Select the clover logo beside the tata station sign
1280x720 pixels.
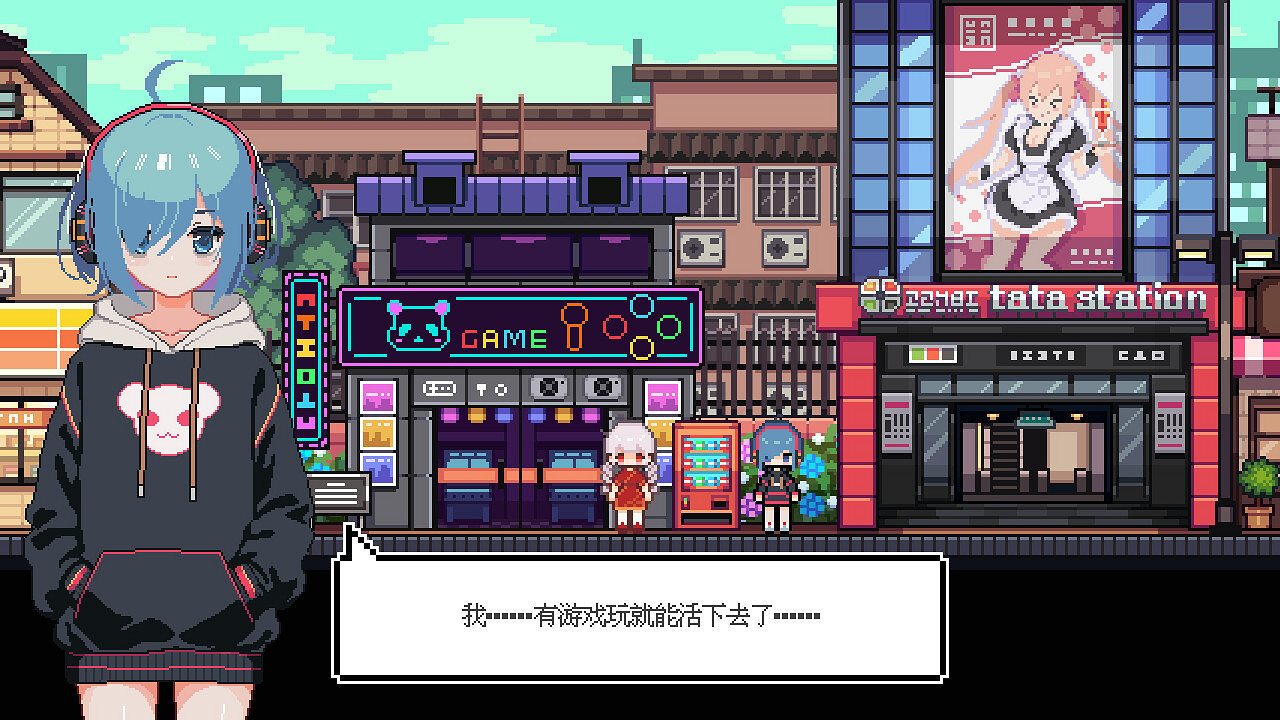pos(882,296)
